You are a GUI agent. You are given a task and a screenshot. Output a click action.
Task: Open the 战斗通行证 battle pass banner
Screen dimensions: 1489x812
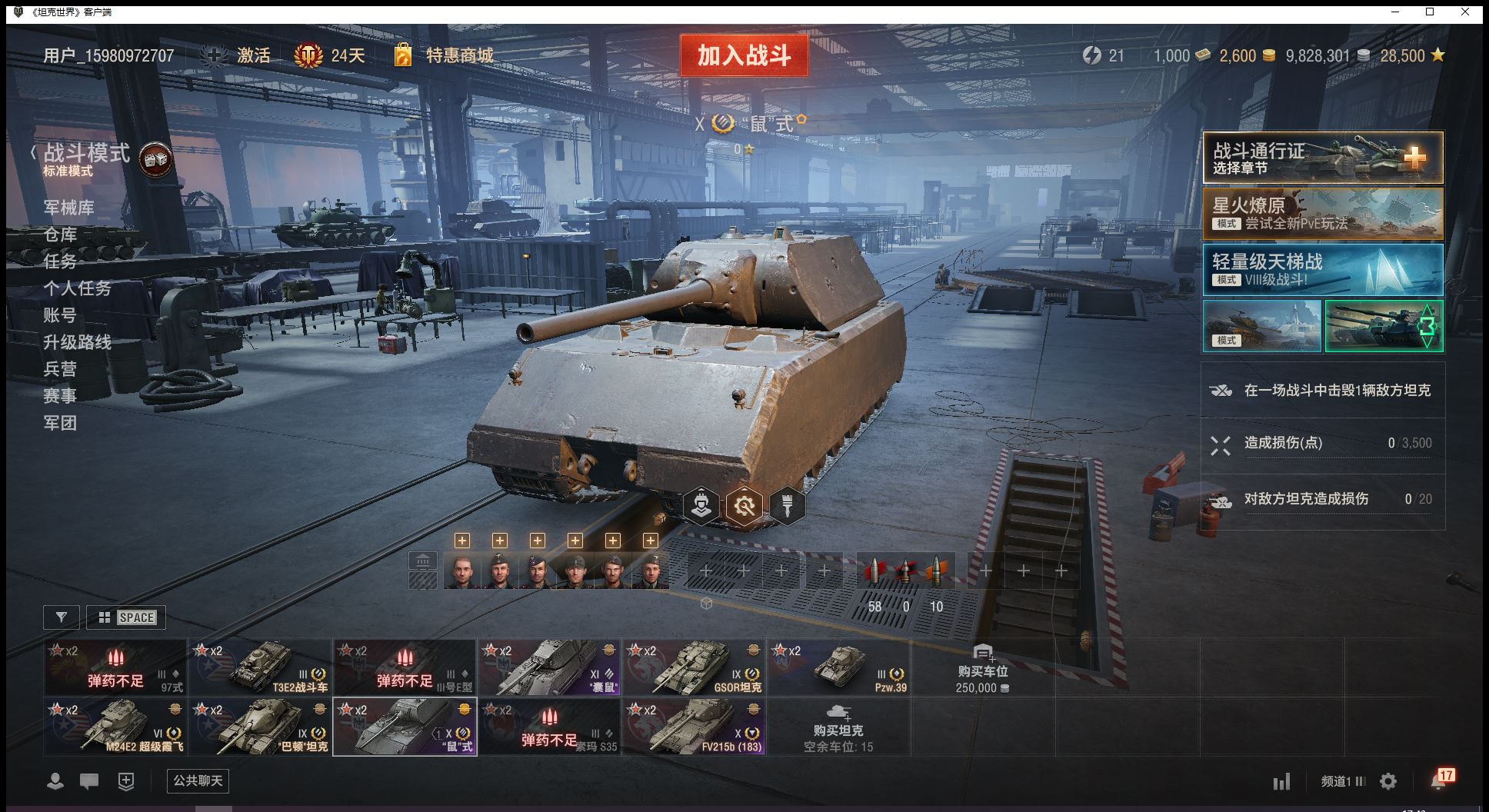pyautogui.click(x=1322, y=158)
